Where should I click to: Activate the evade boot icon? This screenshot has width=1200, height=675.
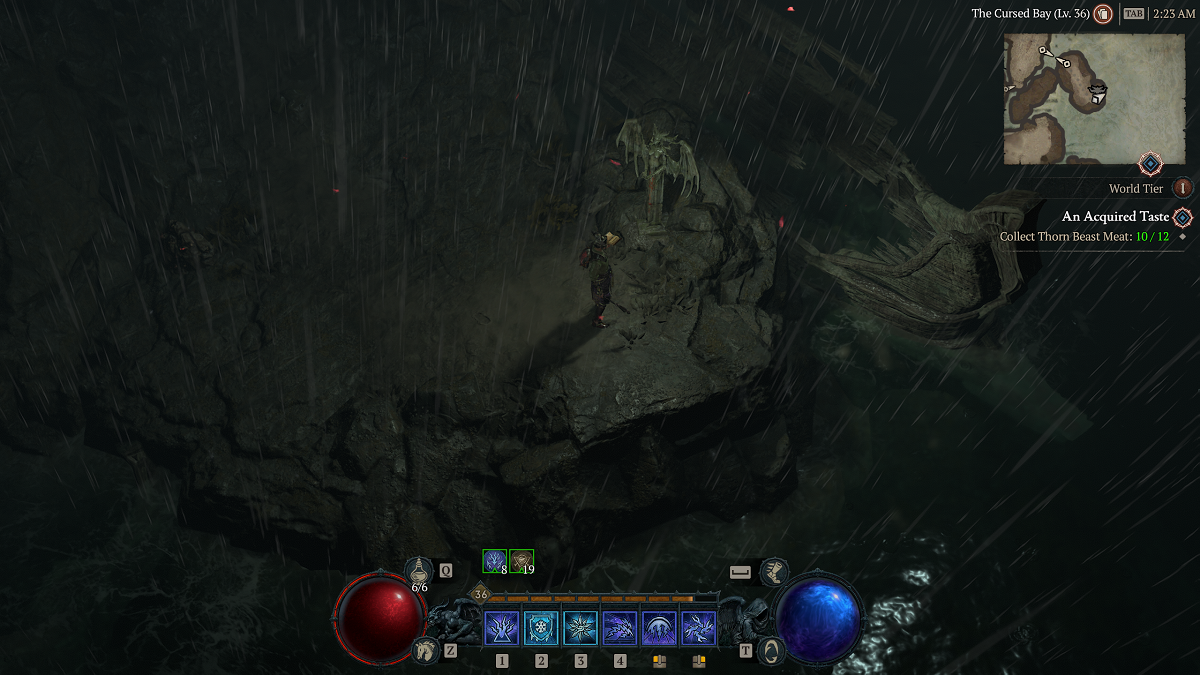[773, 572]
